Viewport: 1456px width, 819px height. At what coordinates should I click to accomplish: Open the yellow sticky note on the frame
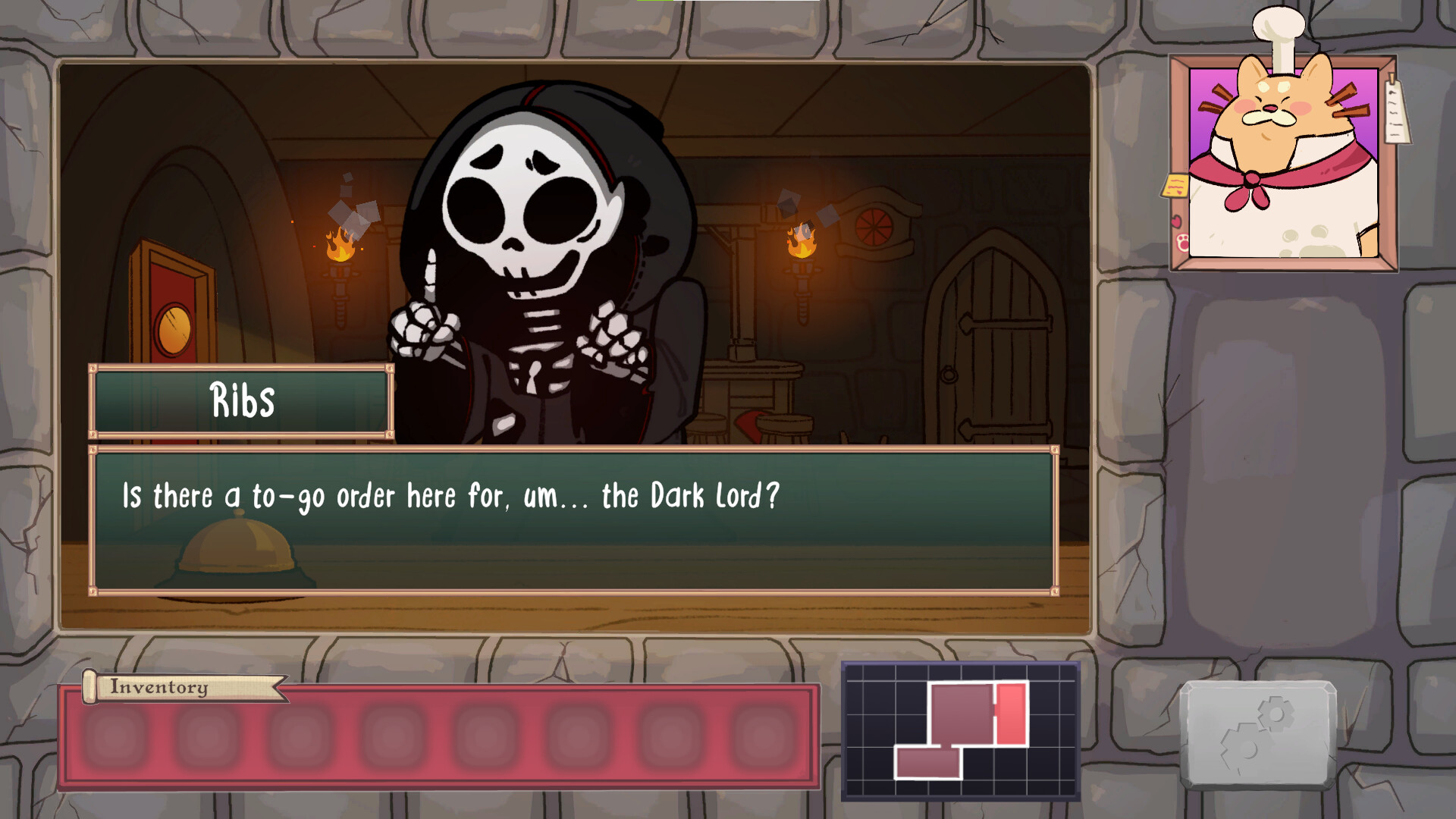point(1174,184)
